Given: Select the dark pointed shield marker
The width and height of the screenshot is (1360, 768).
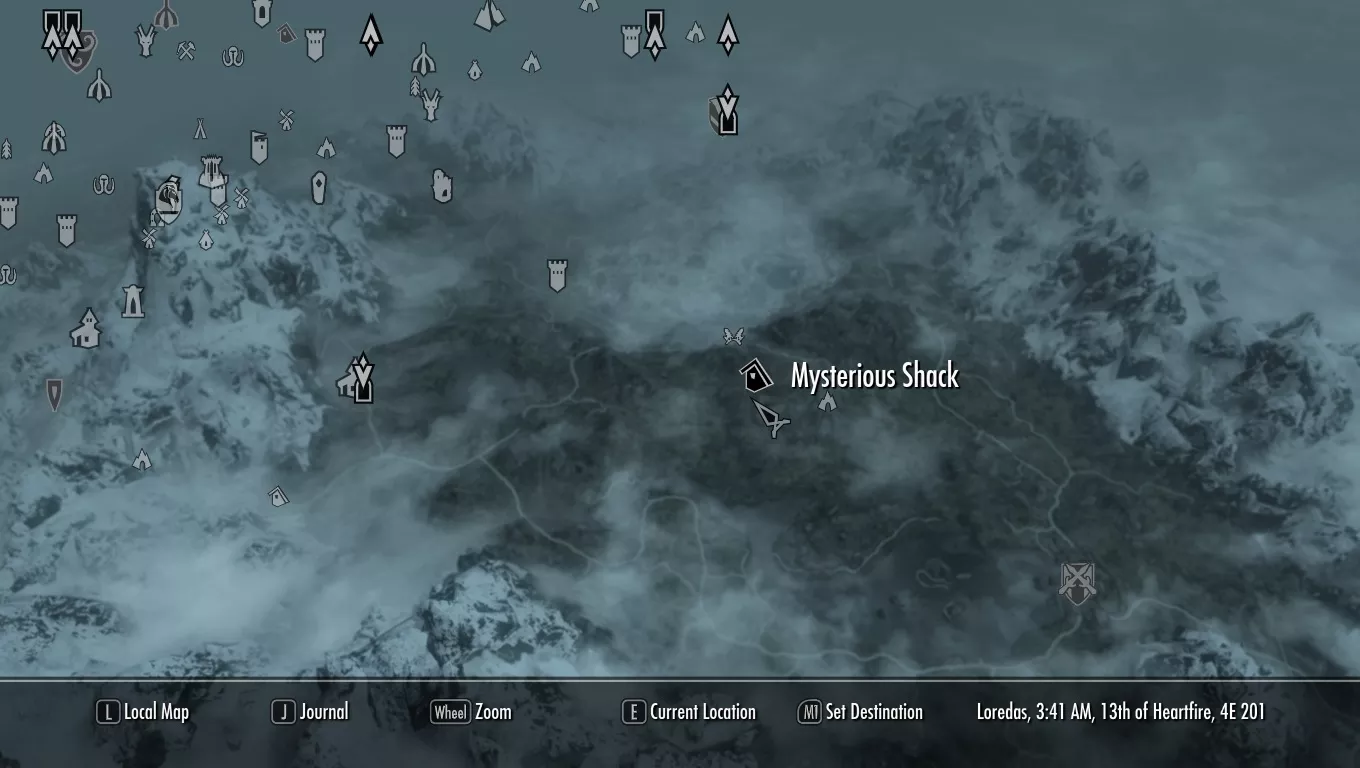Looking at the screenshot, I should point(54,393).
